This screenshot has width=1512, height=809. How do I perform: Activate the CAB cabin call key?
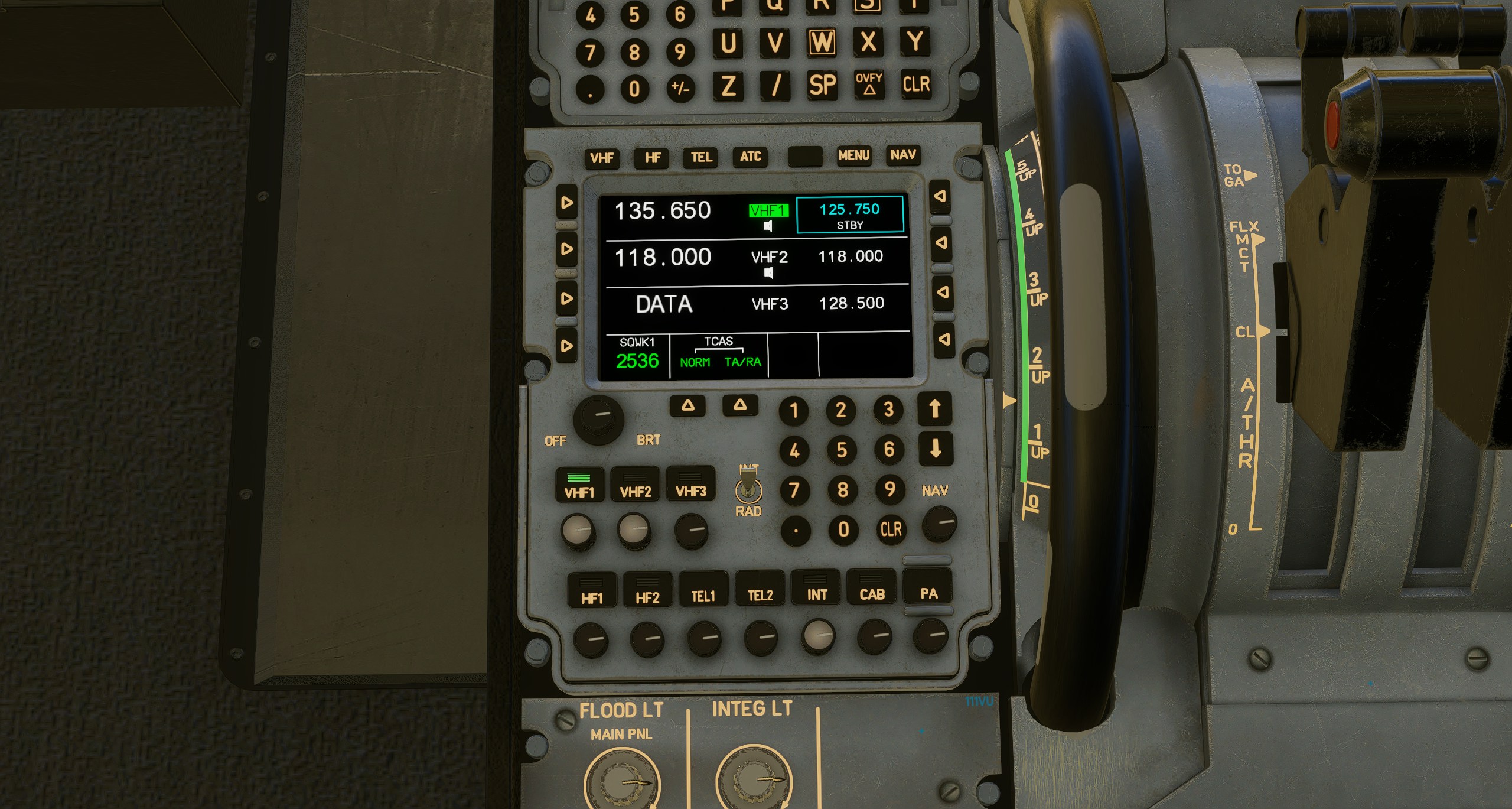[872, 588]
